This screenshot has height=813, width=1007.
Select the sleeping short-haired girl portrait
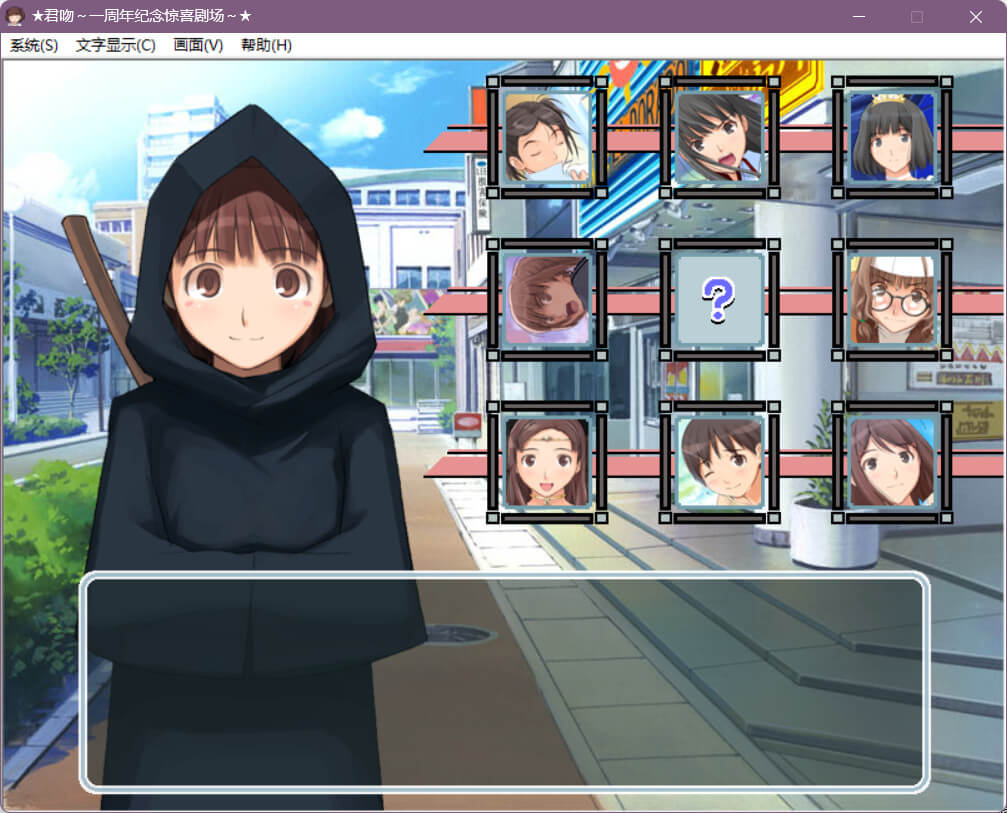click(547, 138)
